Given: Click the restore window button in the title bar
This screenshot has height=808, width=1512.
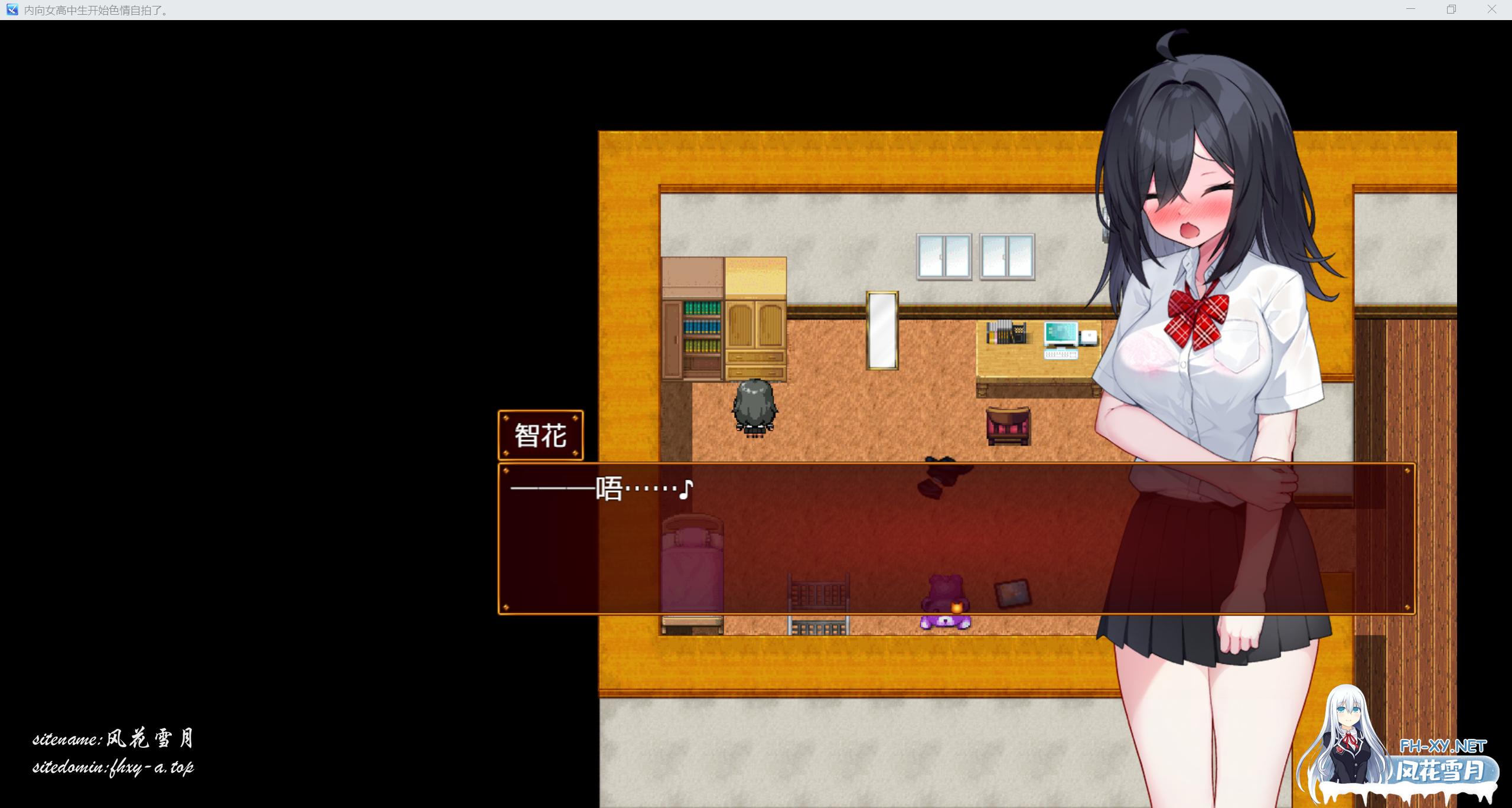Looking at the screenshot, I should [x=1451, y=9].
